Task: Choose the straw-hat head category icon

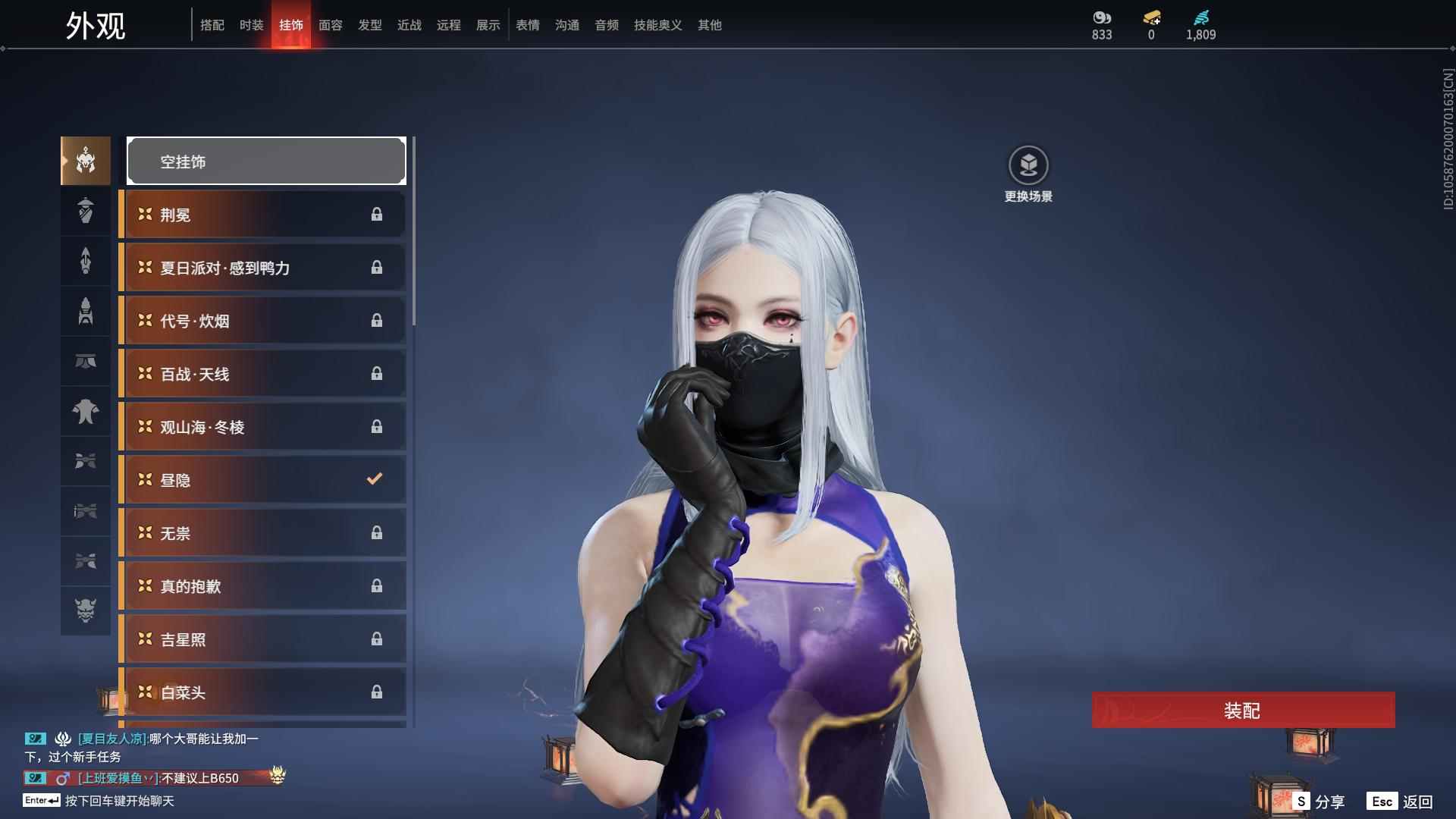Action: (x=86, y=211)
